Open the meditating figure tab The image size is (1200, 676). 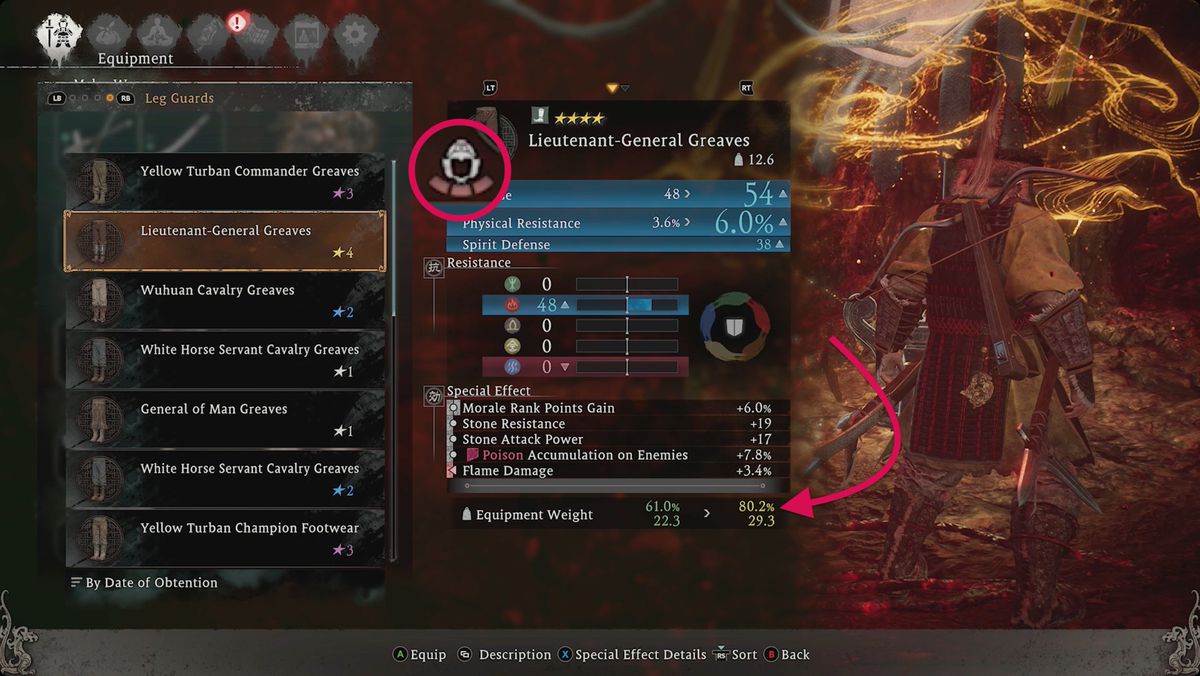(159, 34)
